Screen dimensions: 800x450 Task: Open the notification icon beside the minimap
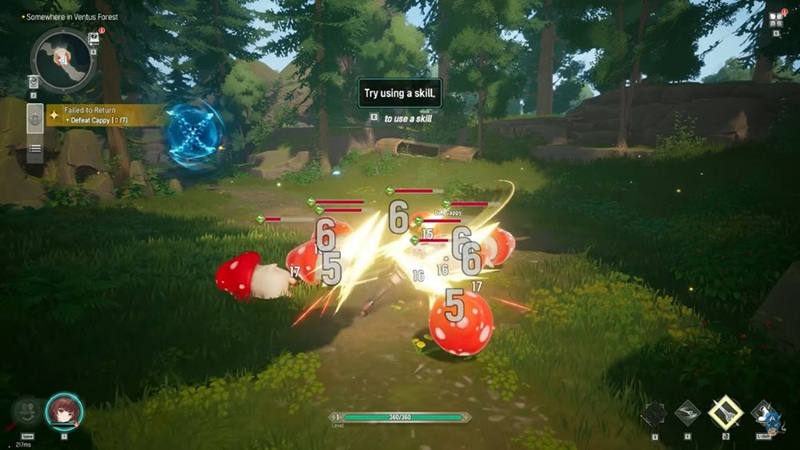pyautogui.click(x=93, y=38)
